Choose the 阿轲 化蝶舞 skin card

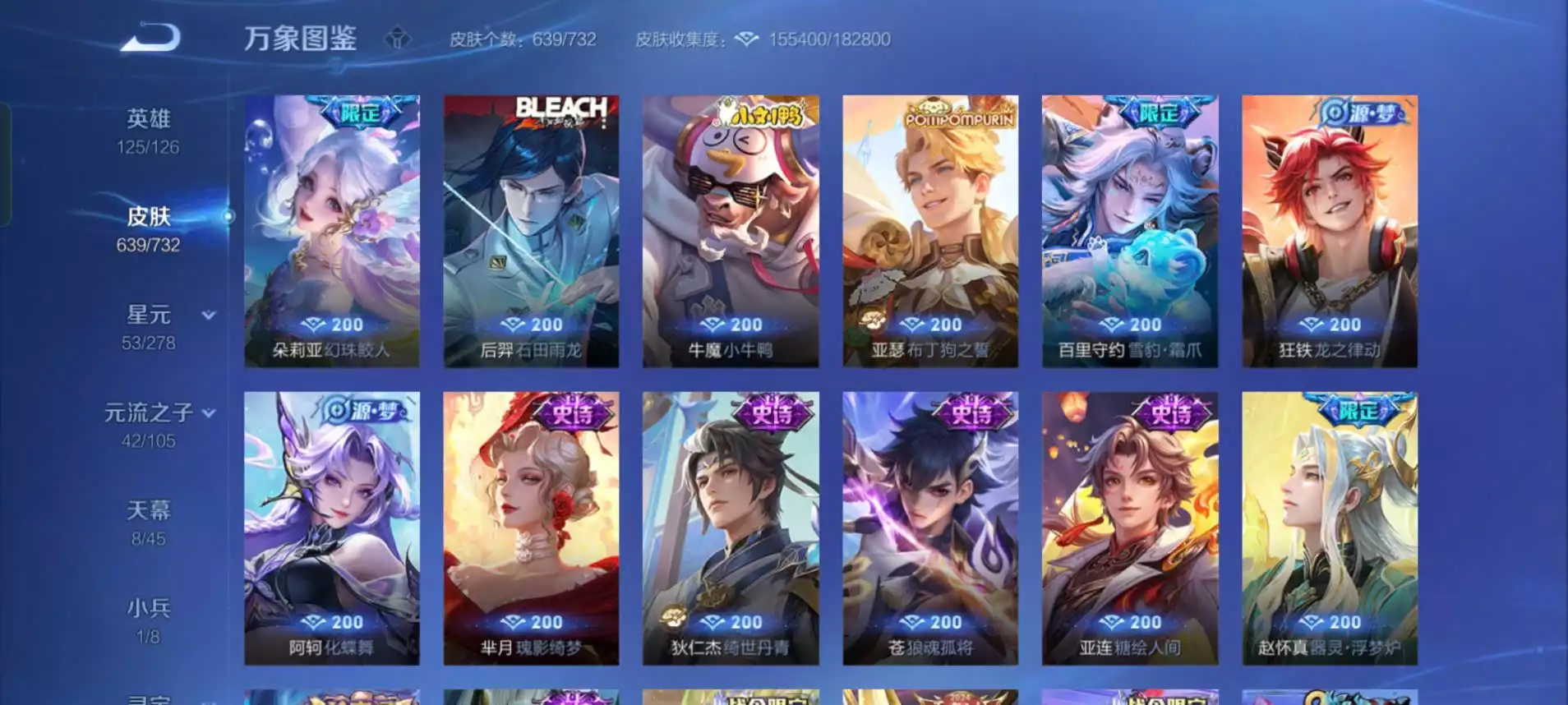(332, 528)
